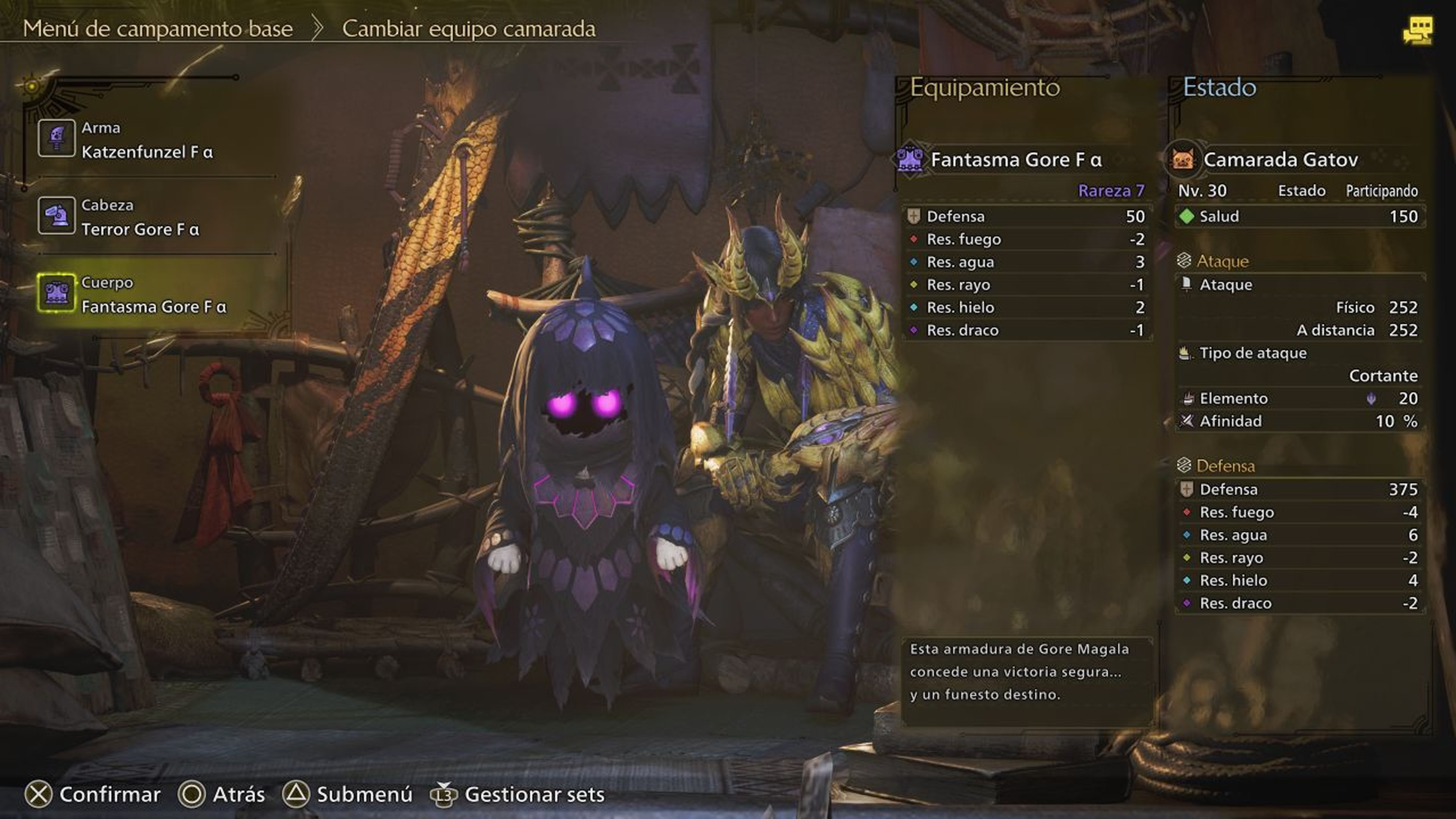Click the Cabeza head armor icon
The image size is (1456, 819).
(57, 215)
